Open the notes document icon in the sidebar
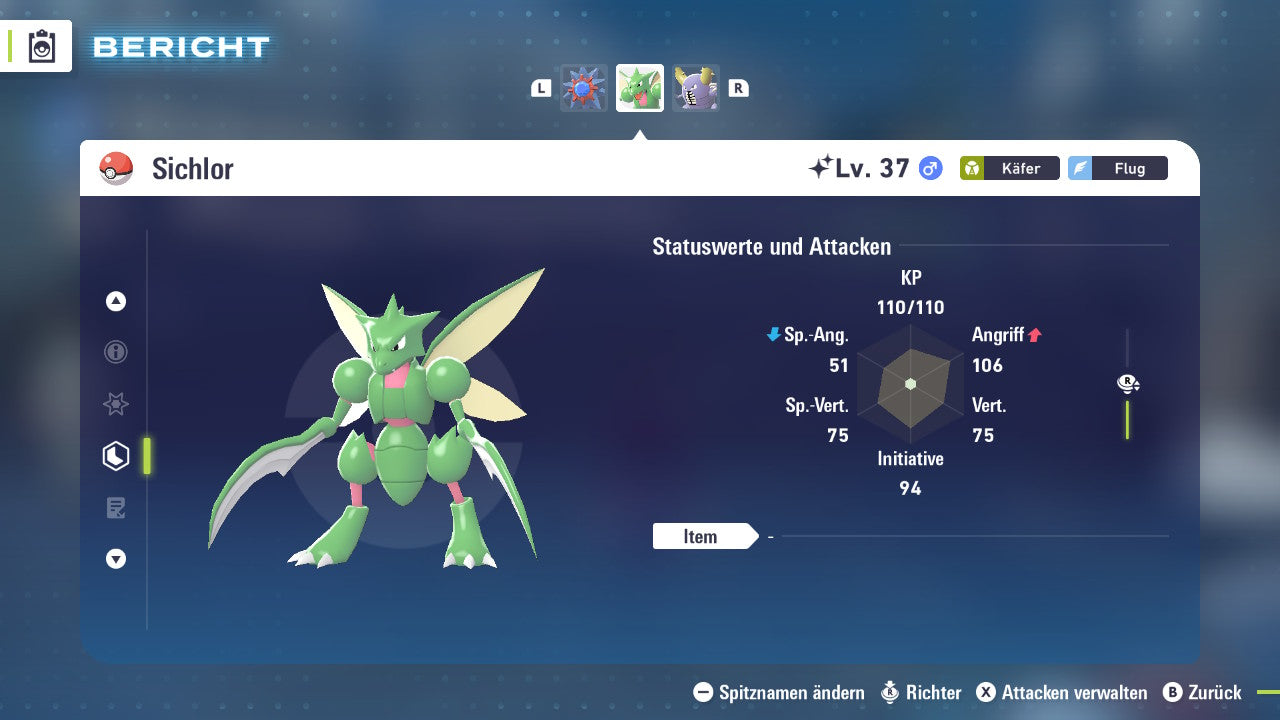1280x720 pixels. pos(115,507)
